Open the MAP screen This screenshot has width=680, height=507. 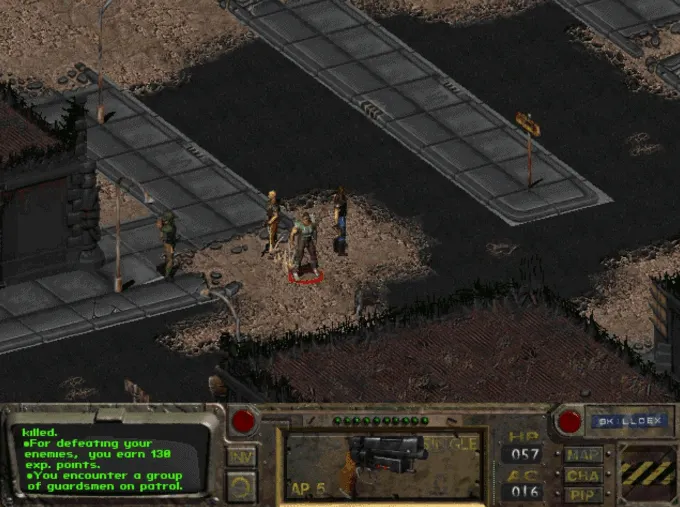coord(583,455)
